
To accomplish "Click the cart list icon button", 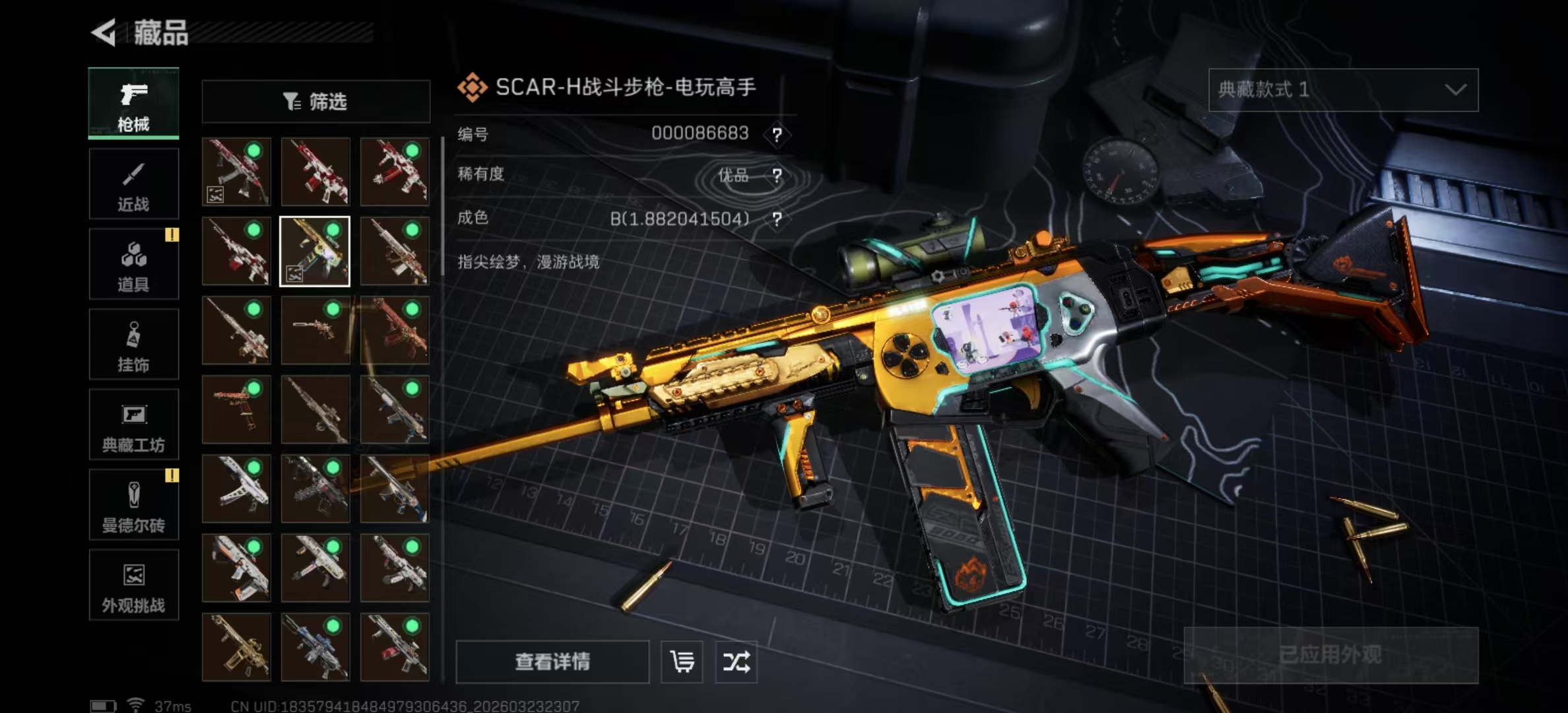I will pos(682,662).
